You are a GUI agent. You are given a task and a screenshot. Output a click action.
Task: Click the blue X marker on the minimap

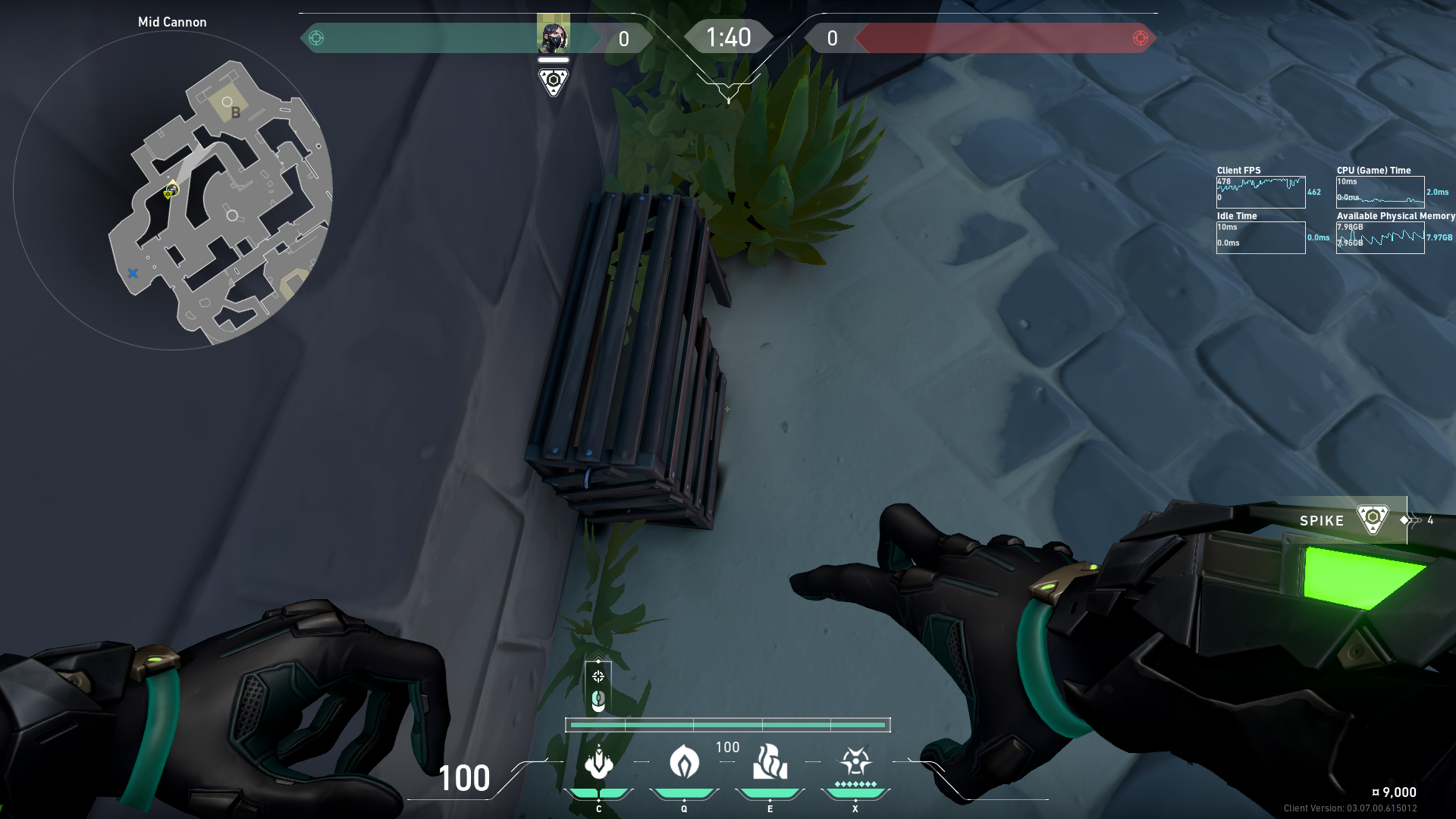click(x=133, y=273)
